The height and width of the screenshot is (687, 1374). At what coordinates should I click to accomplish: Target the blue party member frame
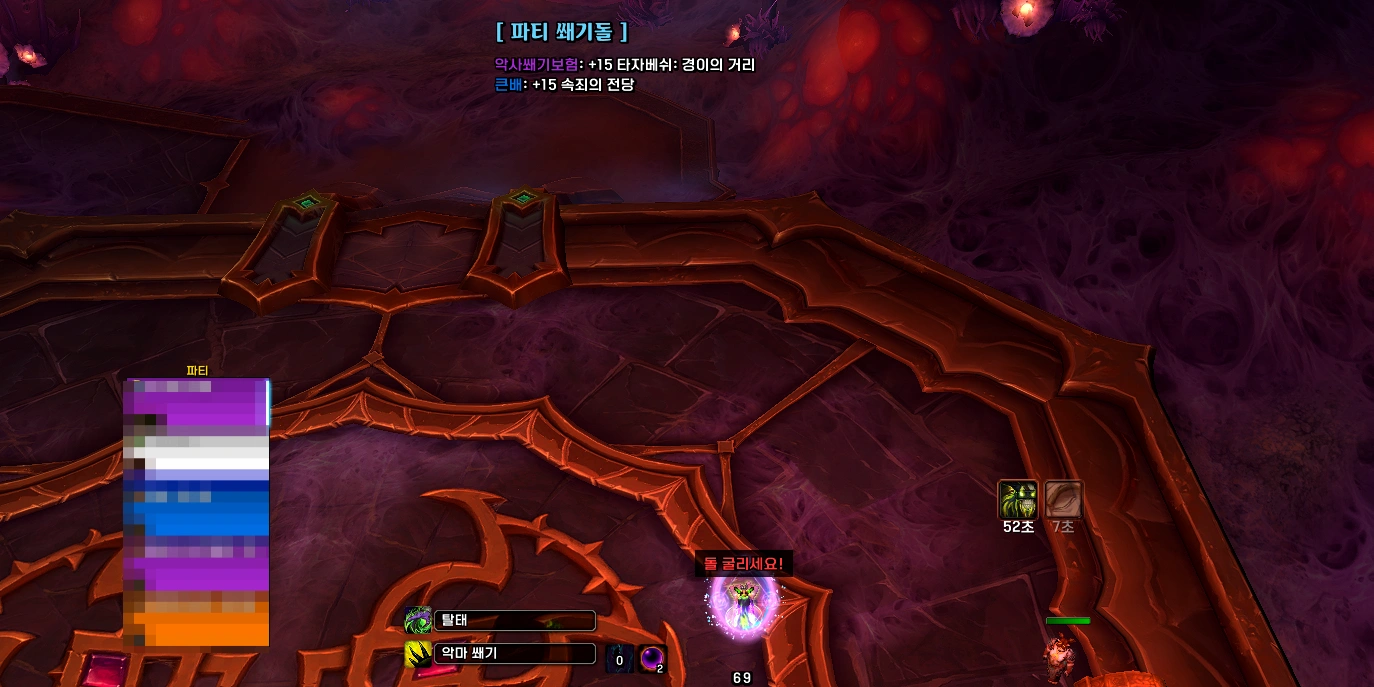pyautogui.click(x=197, y=512)
